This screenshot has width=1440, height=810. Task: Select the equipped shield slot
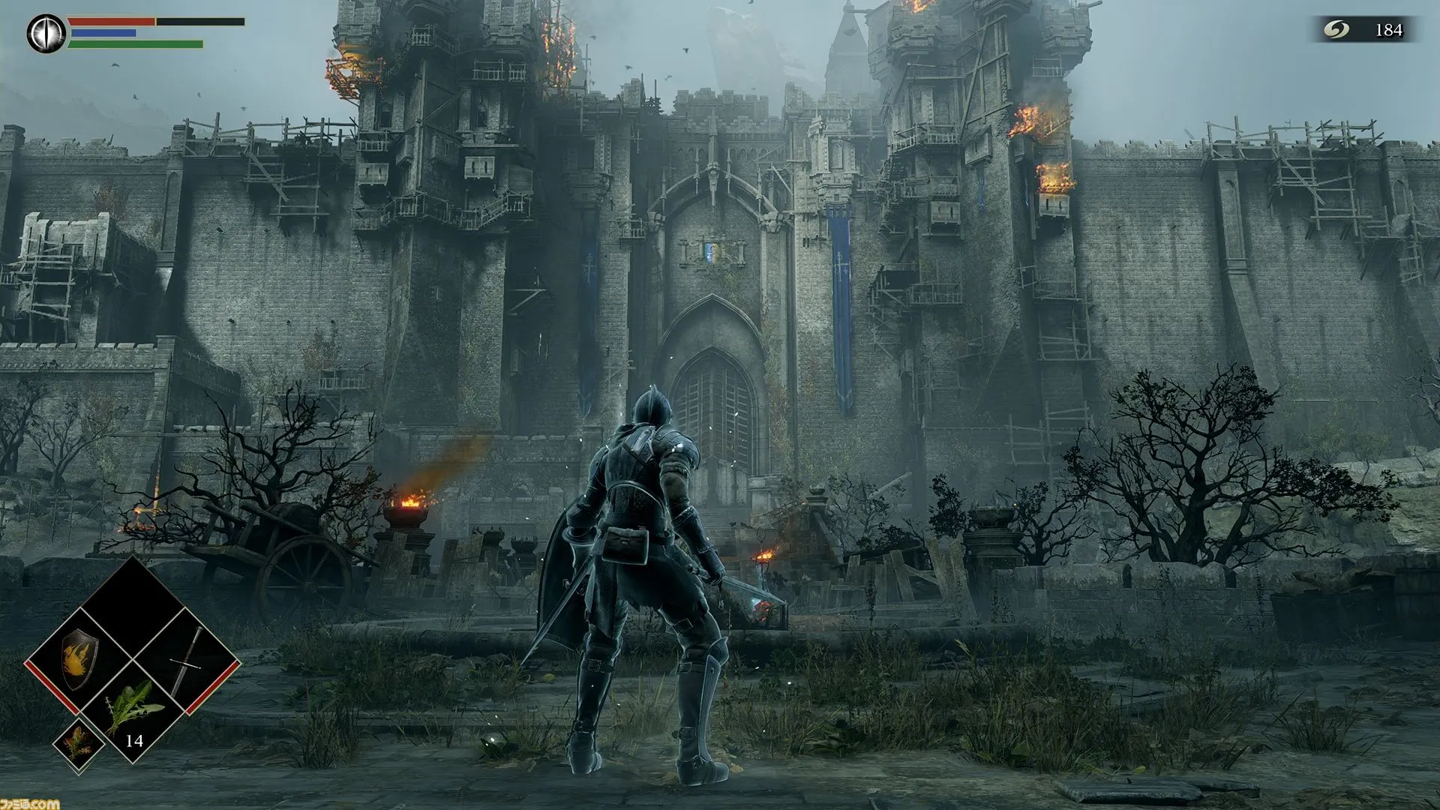click(x=79, y=660)
